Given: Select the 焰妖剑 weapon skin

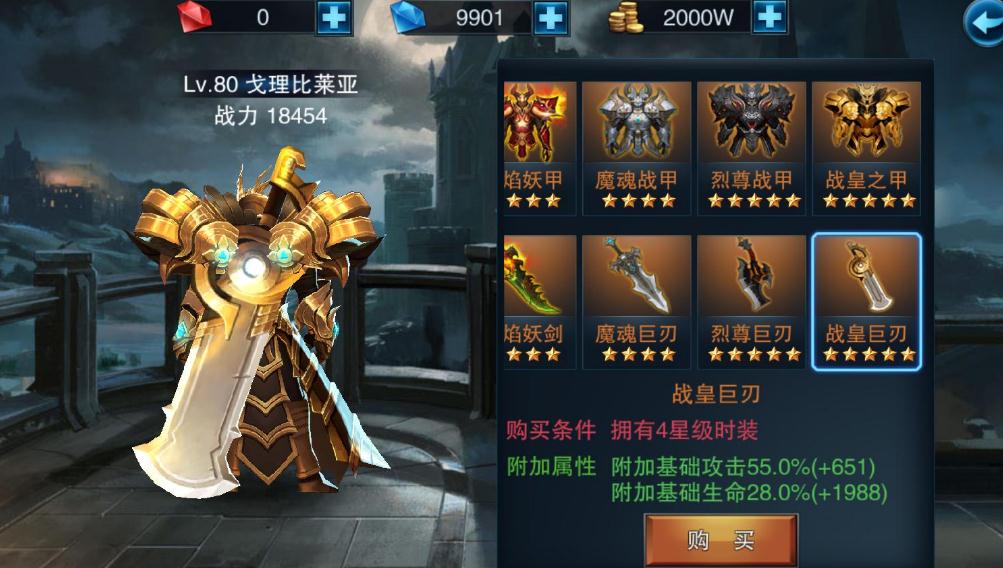Looking at the screenshot, I should coord(540,301).
